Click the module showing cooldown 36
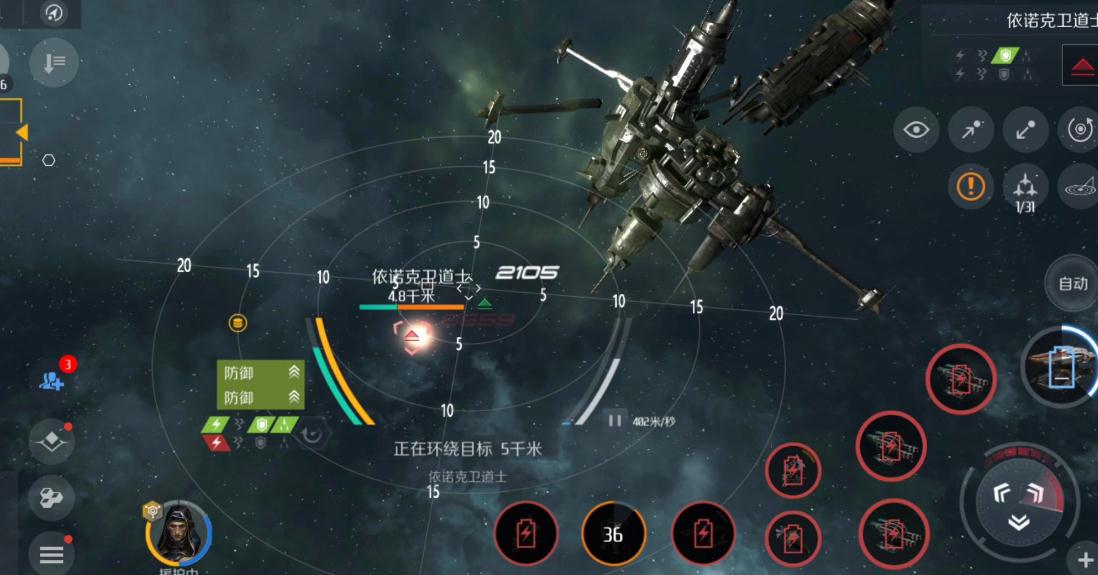The width and height of the screenshot is (1098, 575). [613, 534]
